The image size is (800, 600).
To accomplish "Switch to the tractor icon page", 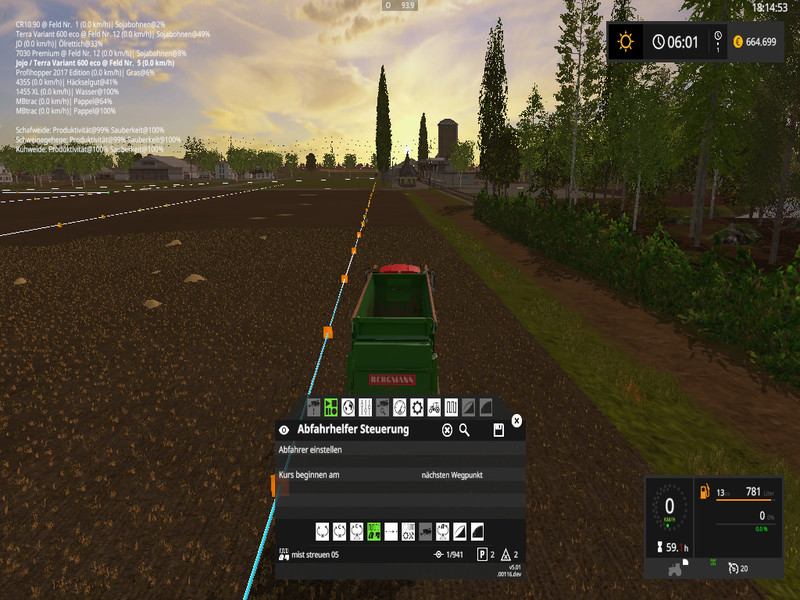I will [434, 407].
